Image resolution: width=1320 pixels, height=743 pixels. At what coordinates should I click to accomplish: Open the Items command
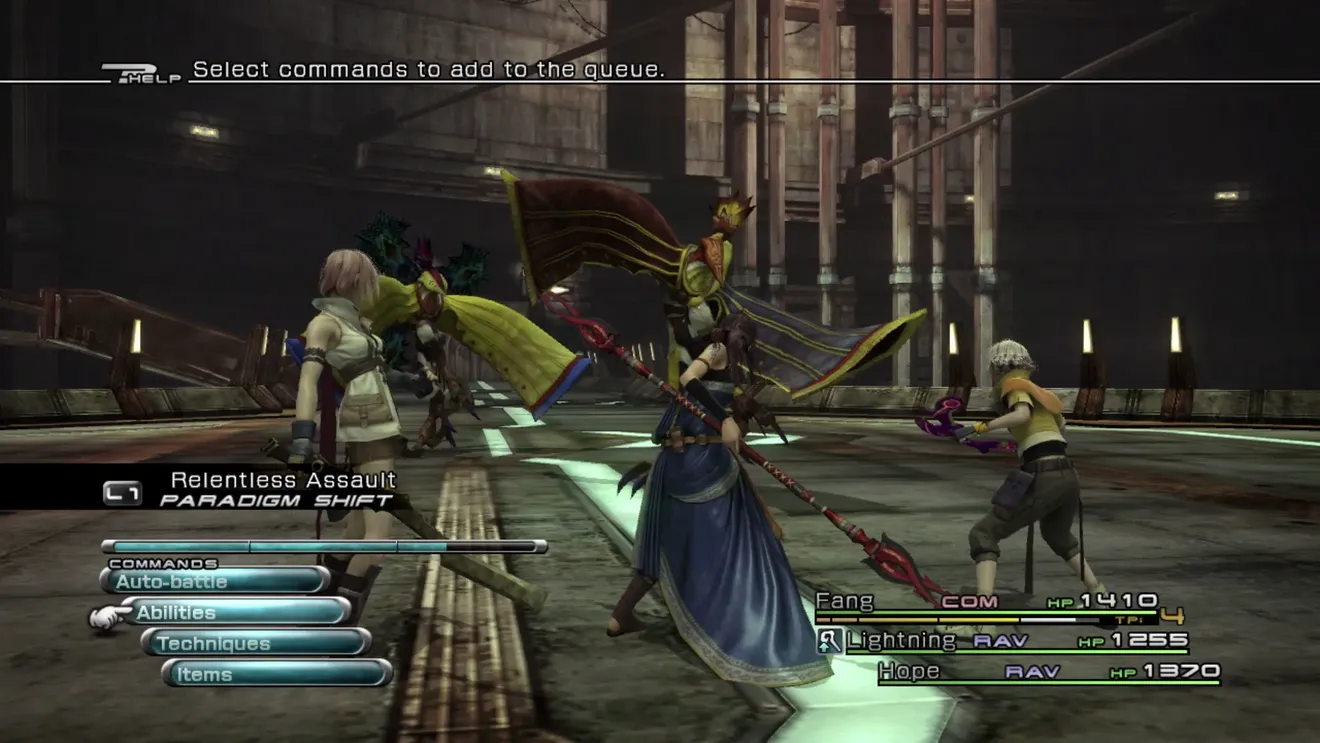(x=276, y=674)
